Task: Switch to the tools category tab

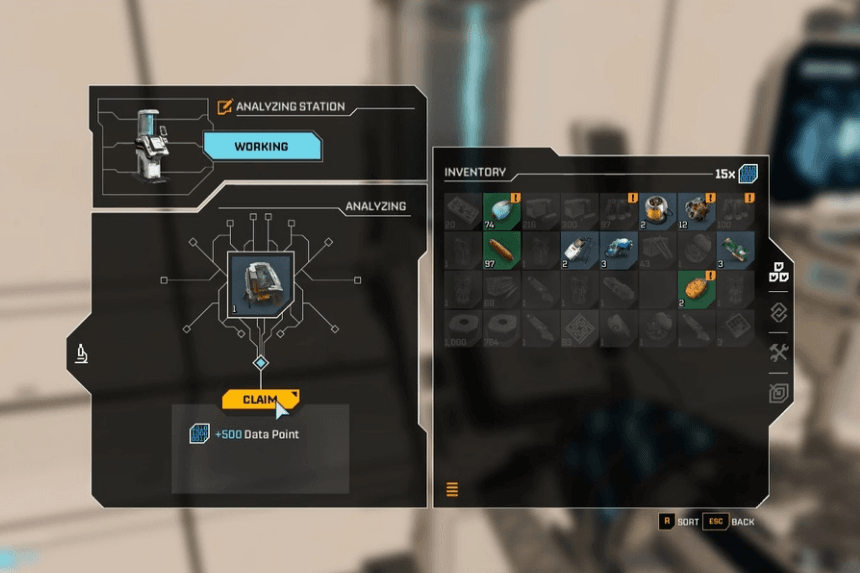Action: tap(778, 352)
